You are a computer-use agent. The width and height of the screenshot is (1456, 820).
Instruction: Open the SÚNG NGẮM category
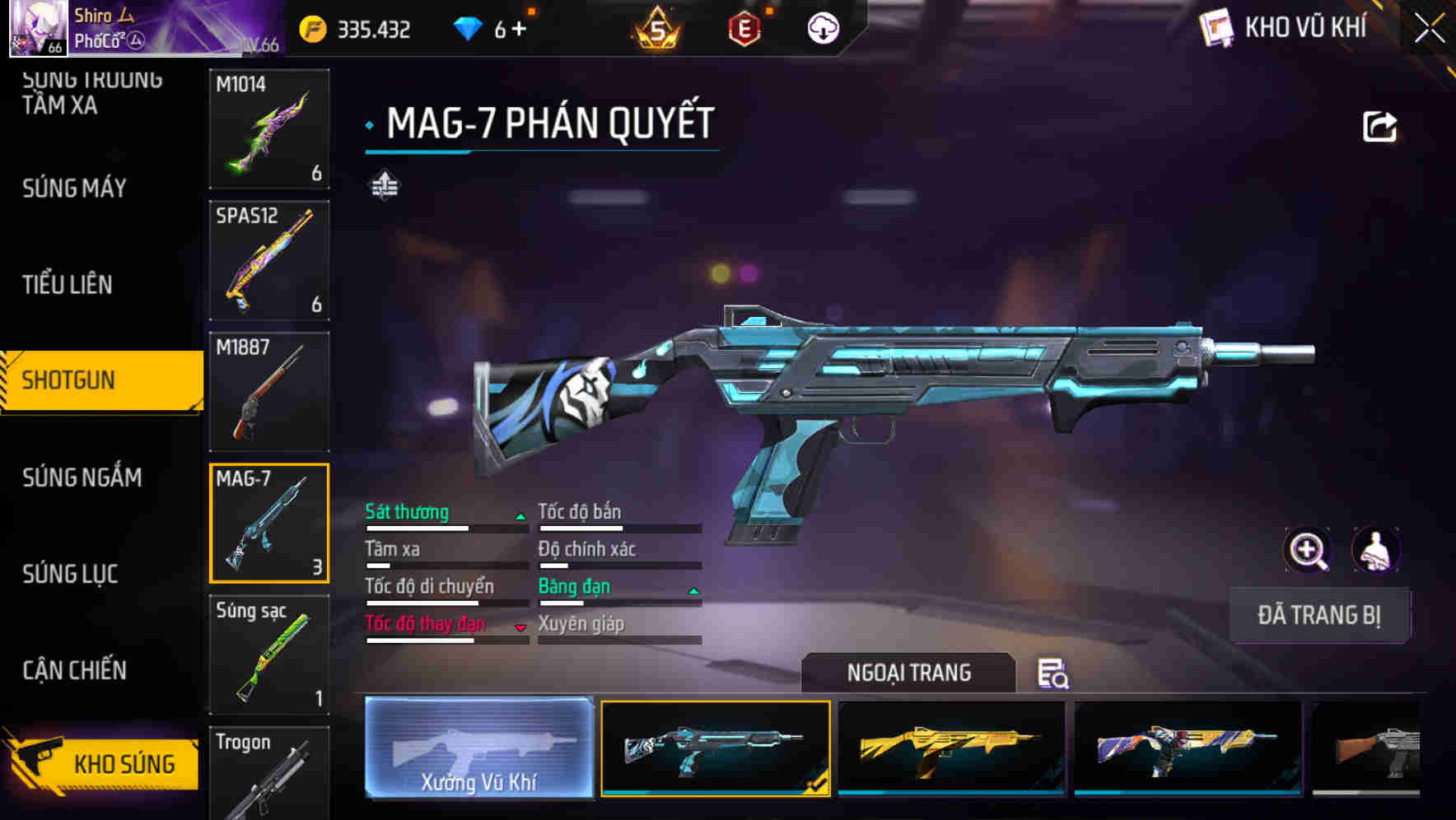point(82,478)
